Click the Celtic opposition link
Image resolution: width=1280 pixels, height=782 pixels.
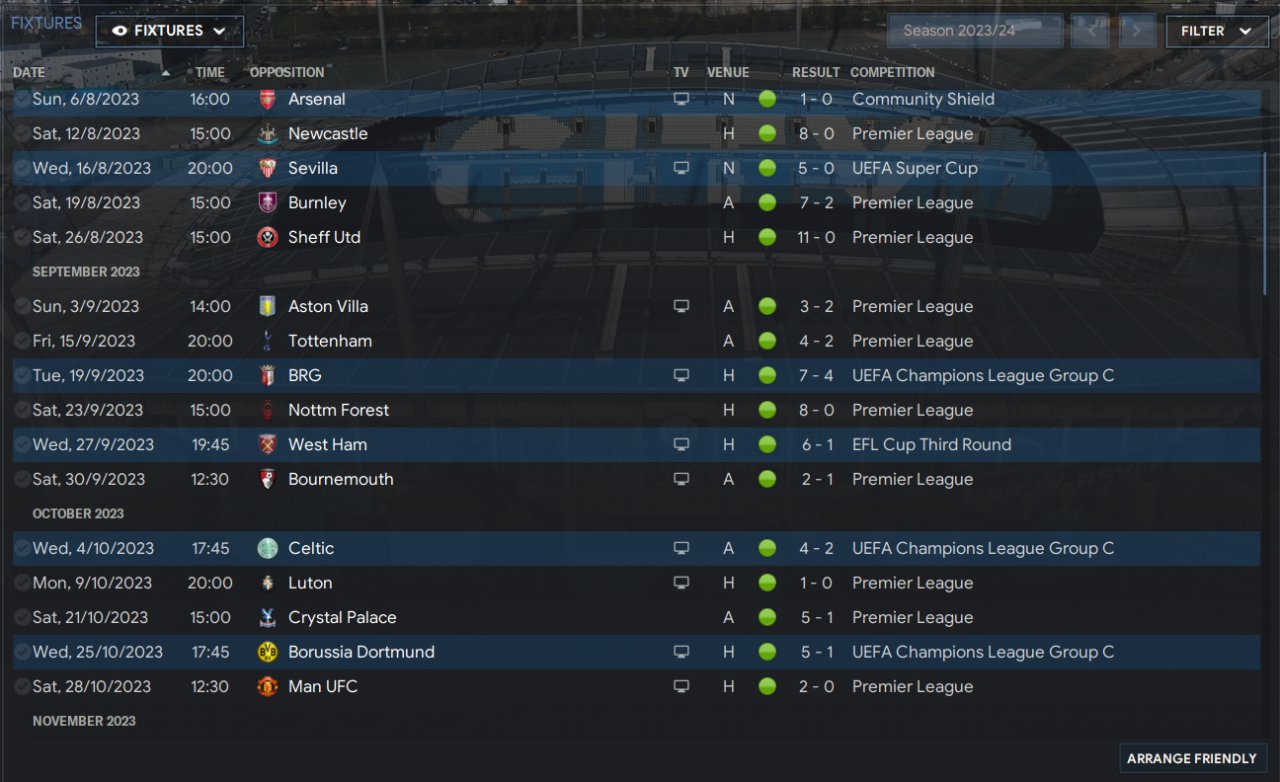click(x=311, y=548)
